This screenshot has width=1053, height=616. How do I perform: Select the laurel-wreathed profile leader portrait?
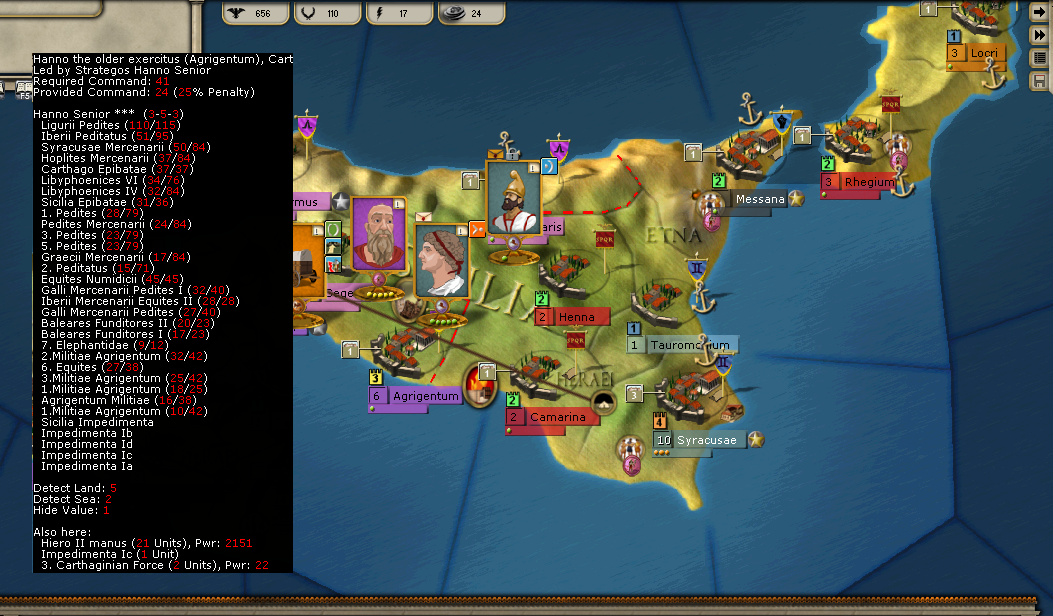441,261
